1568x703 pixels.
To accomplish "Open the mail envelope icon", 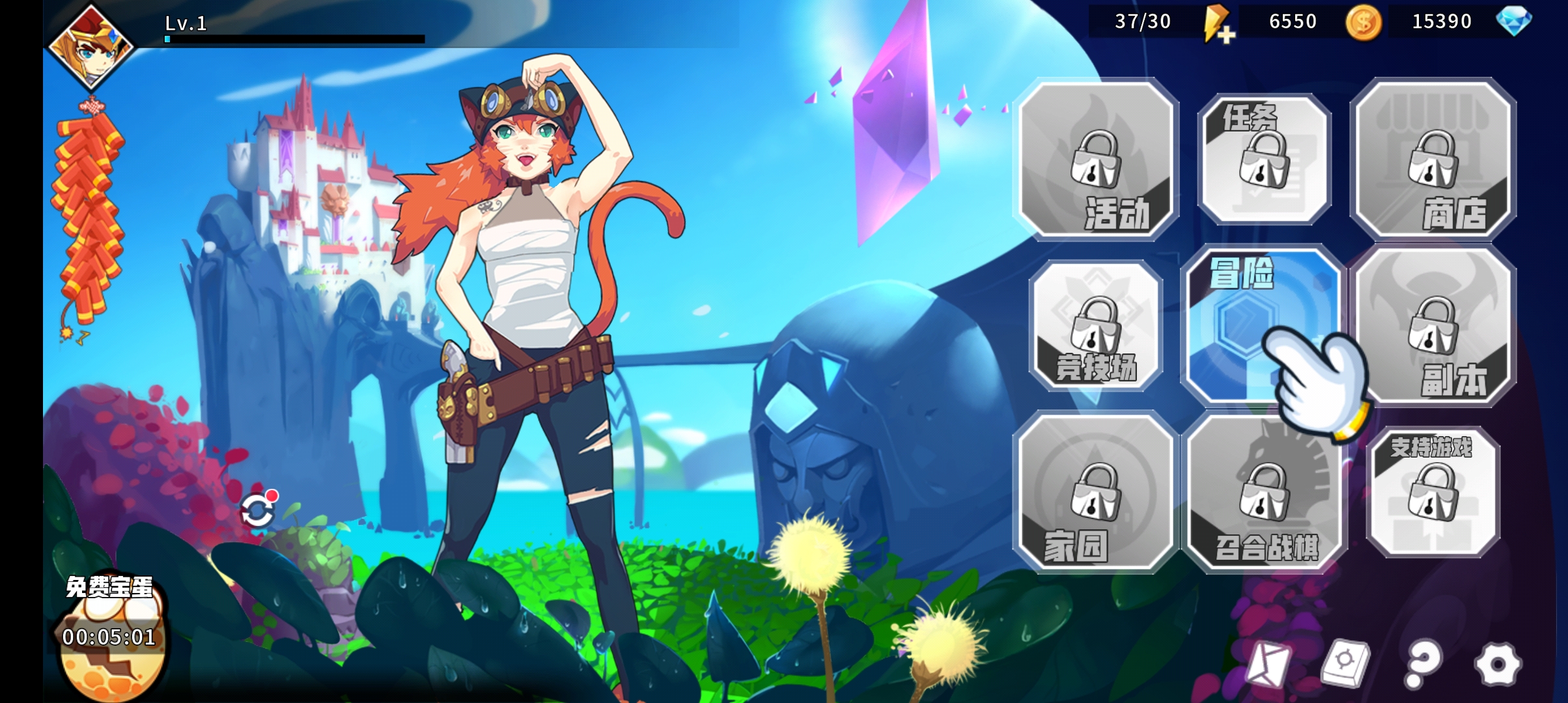I will [1268, 664].
